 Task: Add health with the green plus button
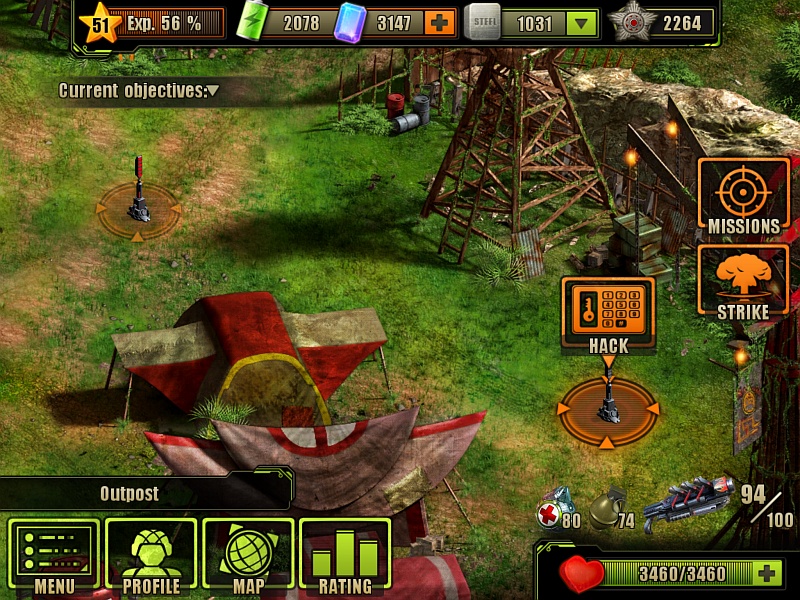pos(767,573)
